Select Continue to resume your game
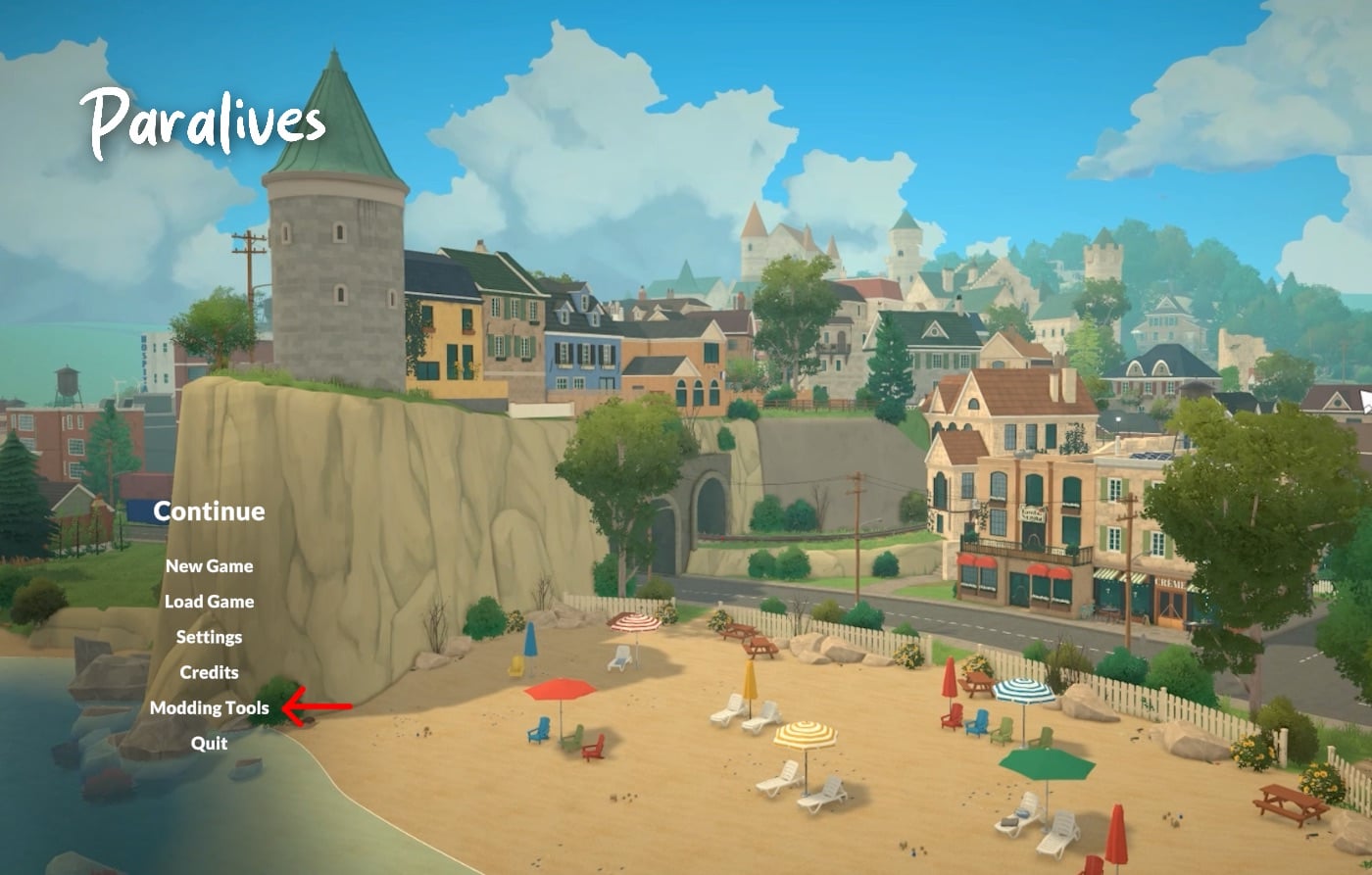Image resolution: width=1372 pixels, height=875 pixels. point(209,510)
